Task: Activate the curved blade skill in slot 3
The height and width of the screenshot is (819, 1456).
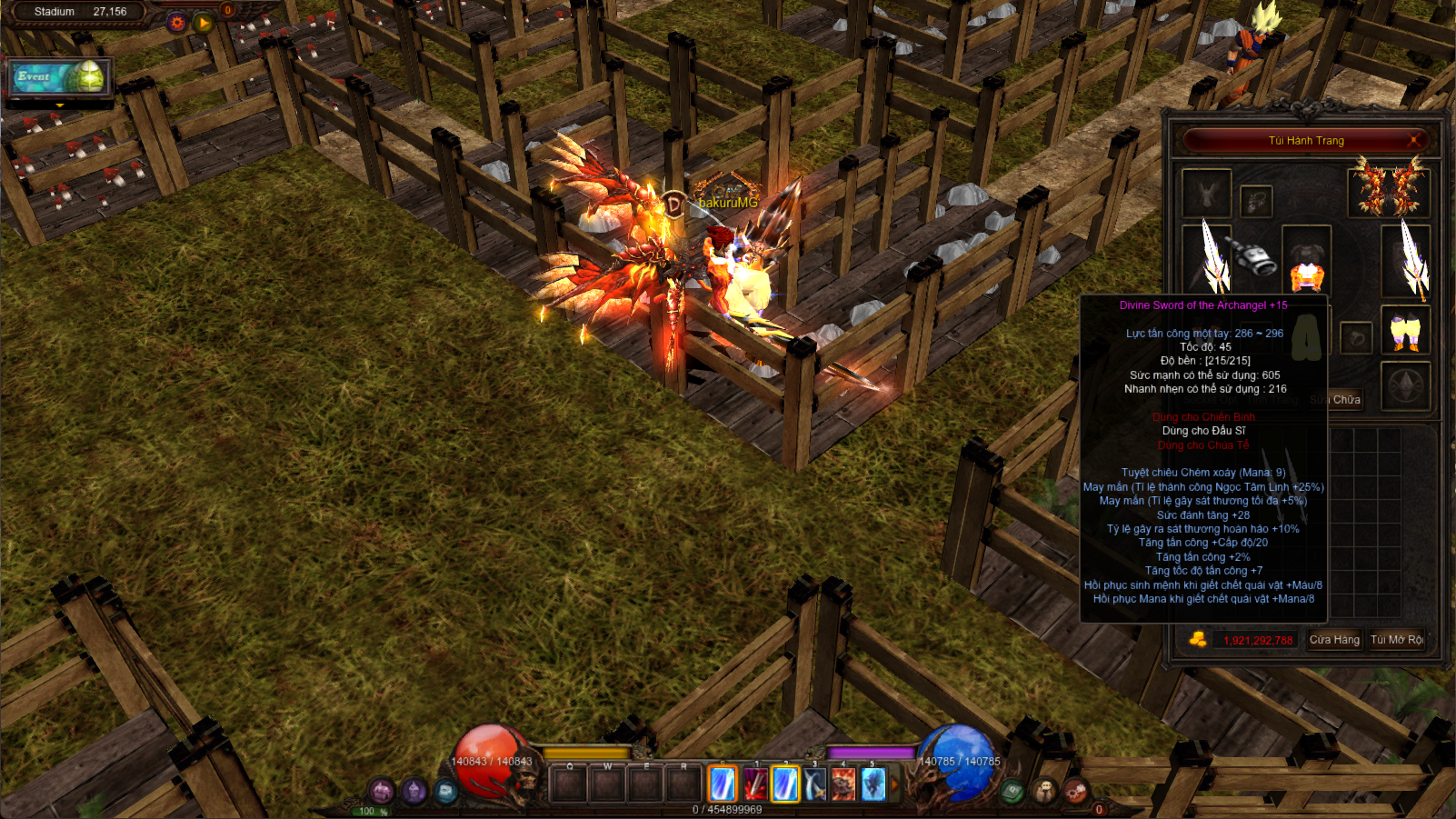Action: click(x=814, y=784)
